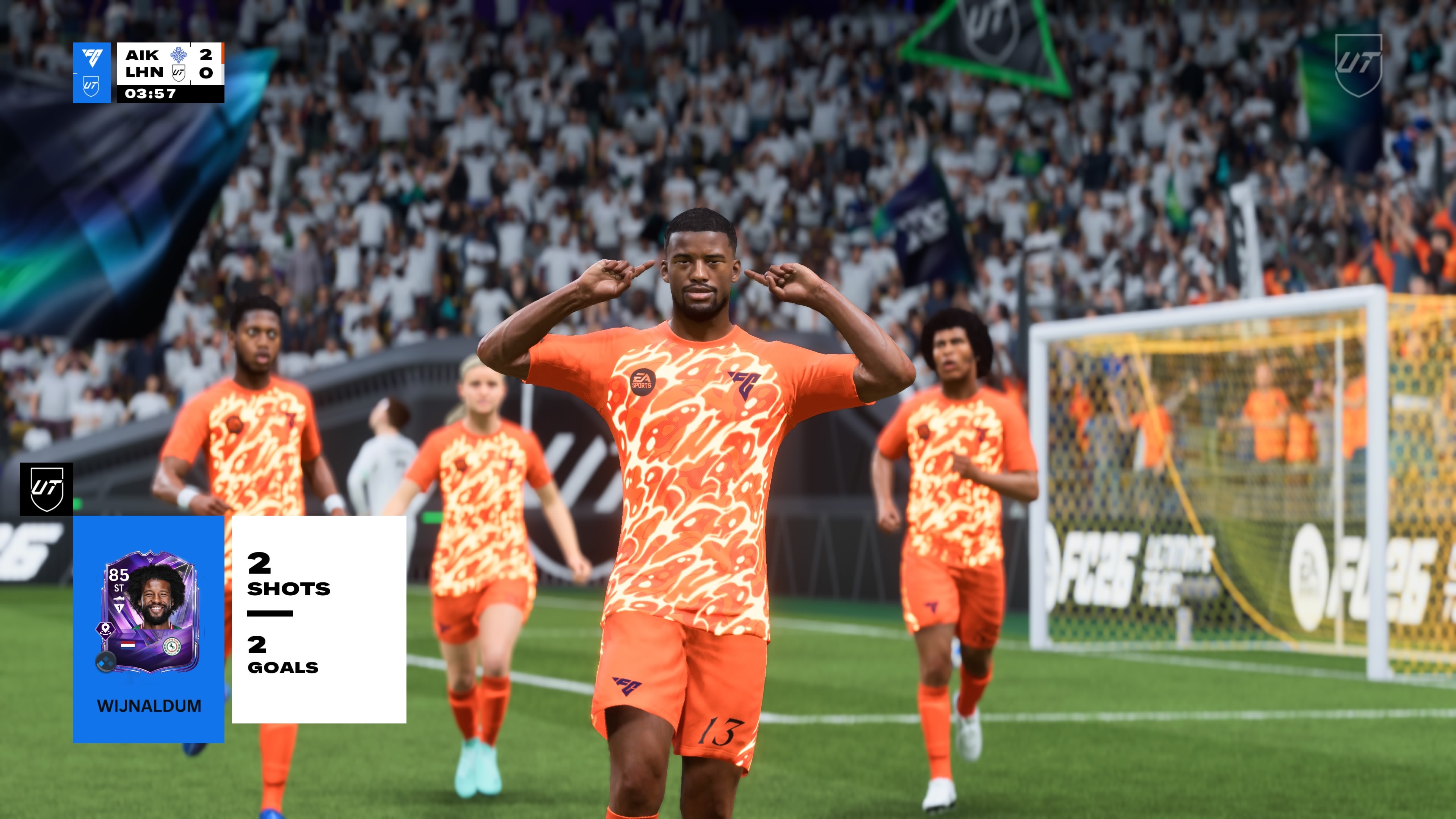Click the boot icon under the 85 rating
The width and height of the screenshot is (1456, 819).
point(120,598)
